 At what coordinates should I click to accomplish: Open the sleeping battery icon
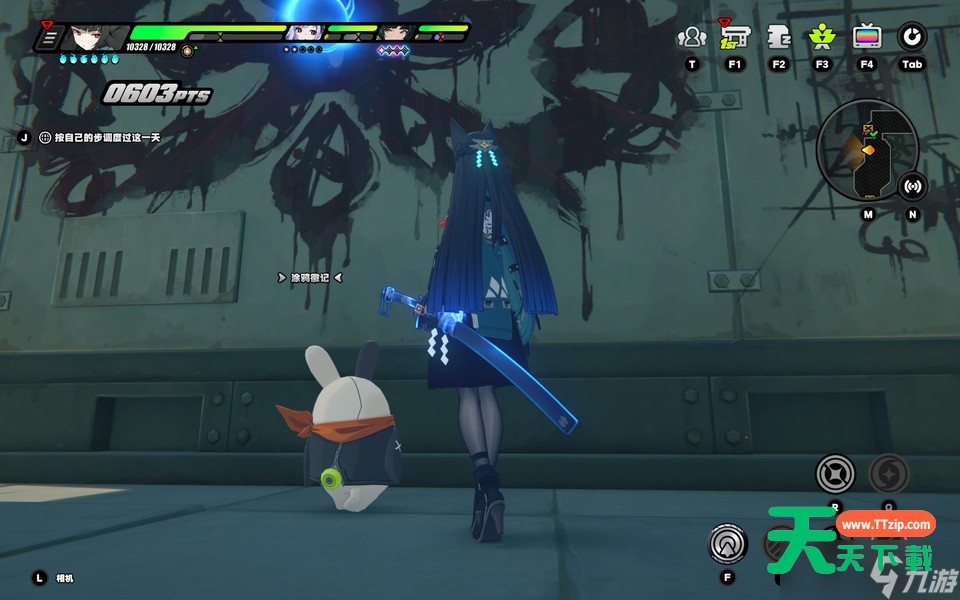(779, 38)
